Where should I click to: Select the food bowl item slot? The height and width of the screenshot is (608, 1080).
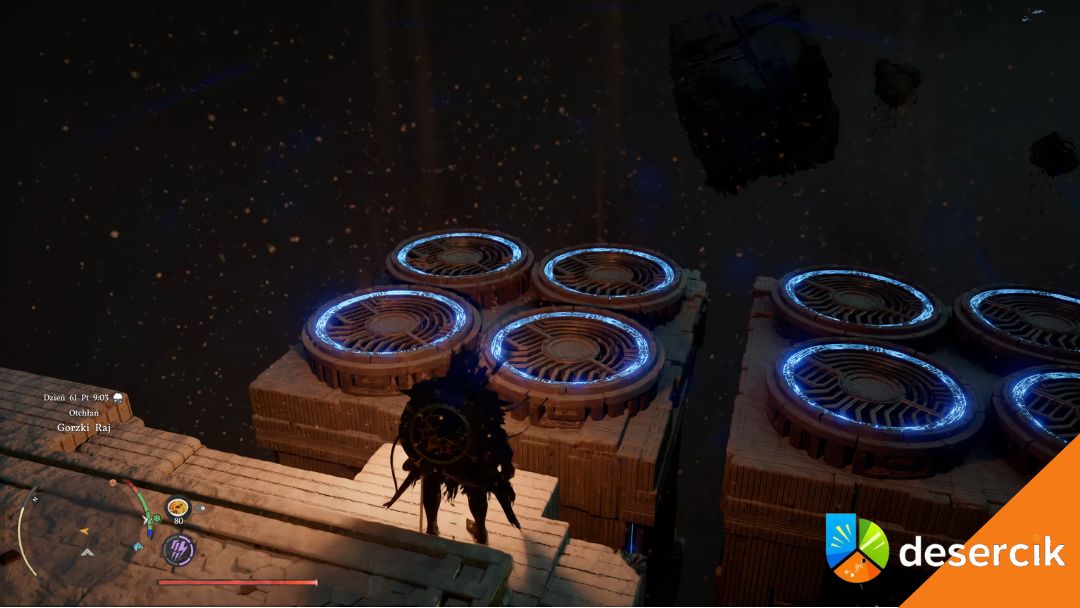click(x=178, y=507)
